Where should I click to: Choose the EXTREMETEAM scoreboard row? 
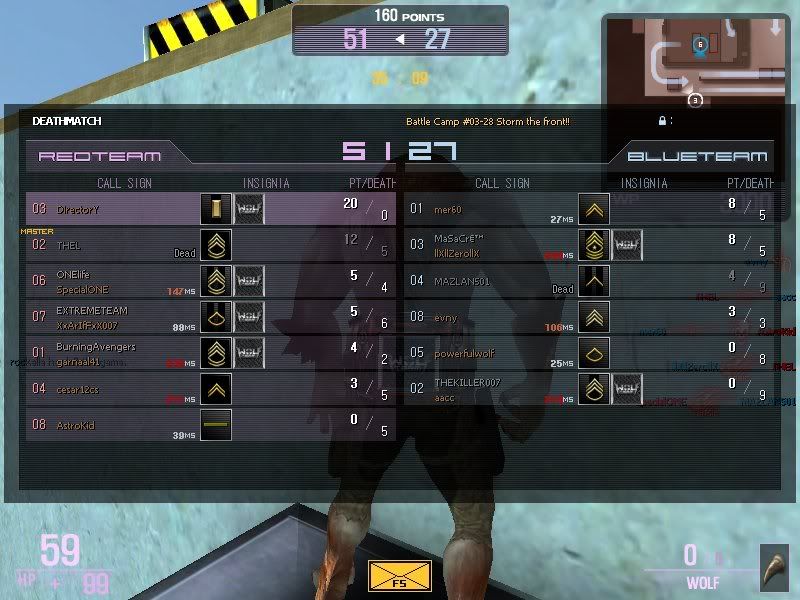coord(211,317)
